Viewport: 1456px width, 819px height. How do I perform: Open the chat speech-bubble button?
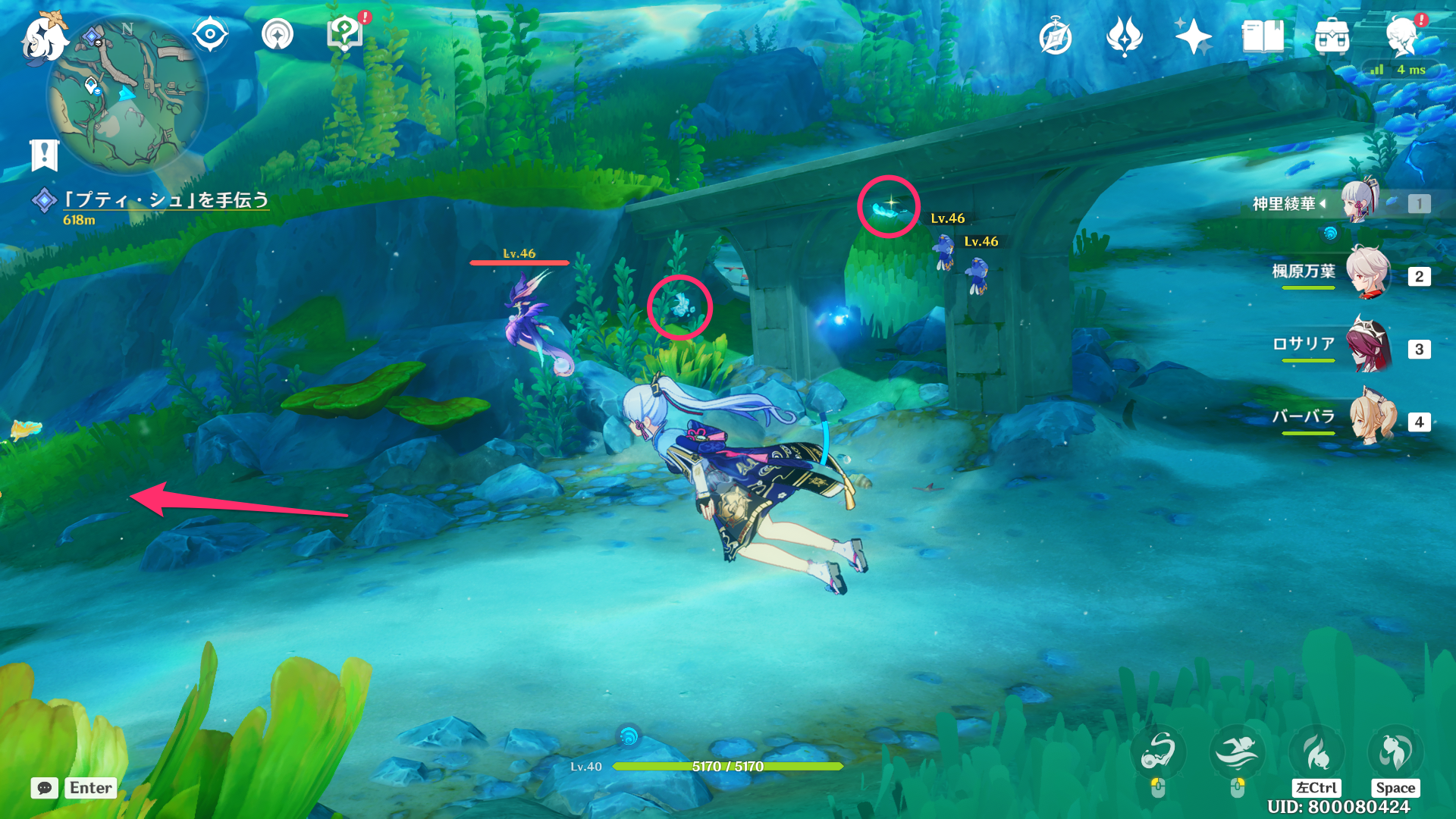45,788
